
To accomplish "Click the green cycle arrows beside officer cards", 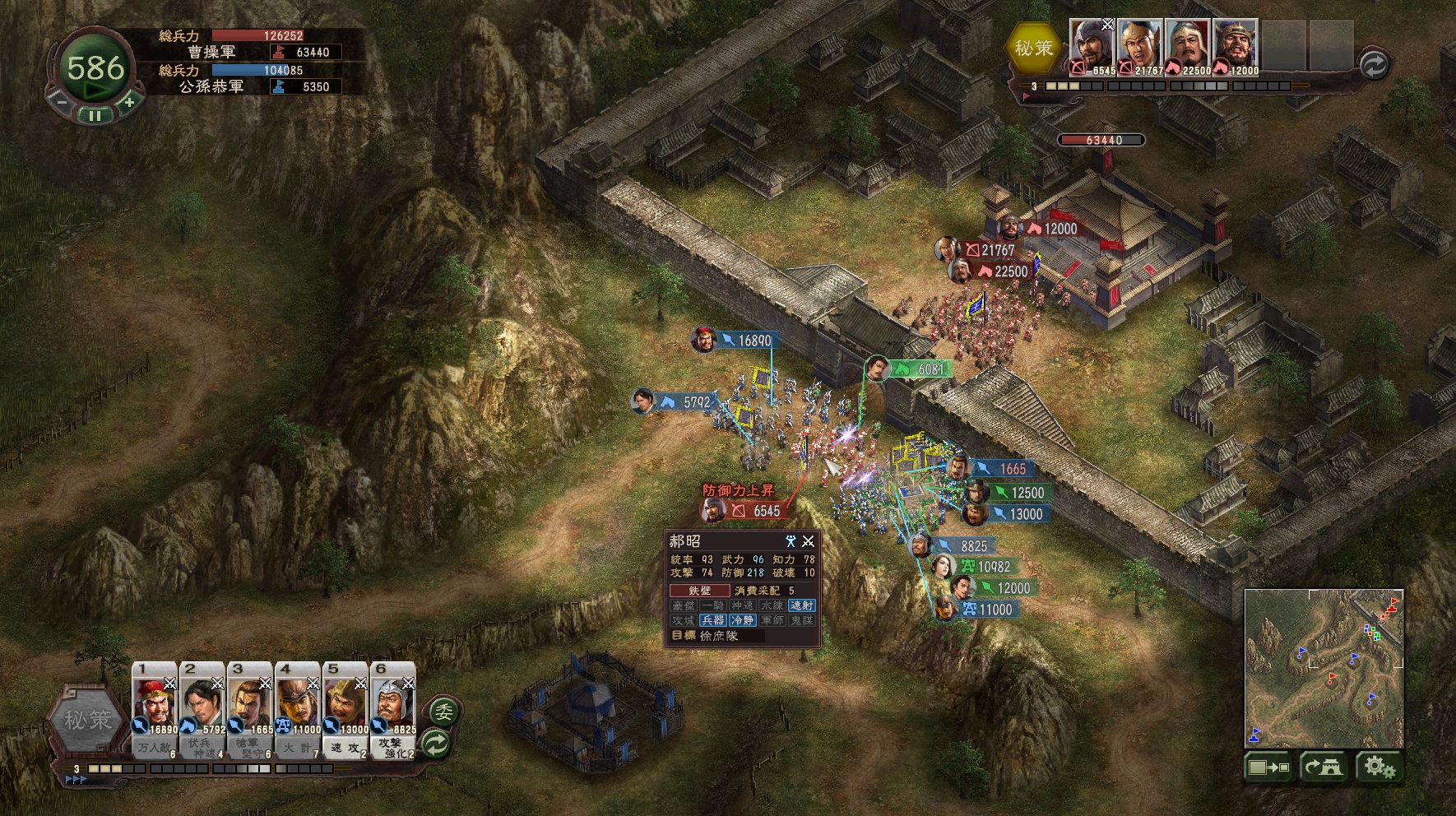I will 435,744.
